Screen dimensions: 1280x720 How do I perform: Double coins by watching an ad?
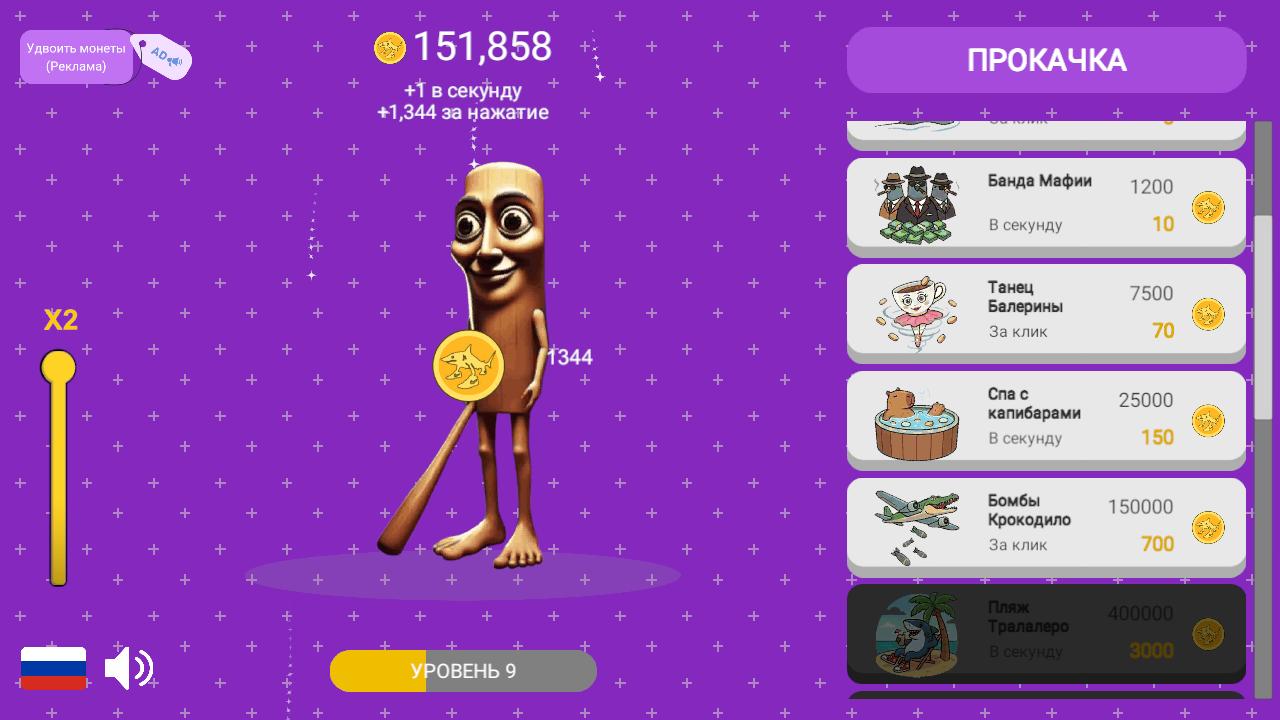tap(76, 57)
